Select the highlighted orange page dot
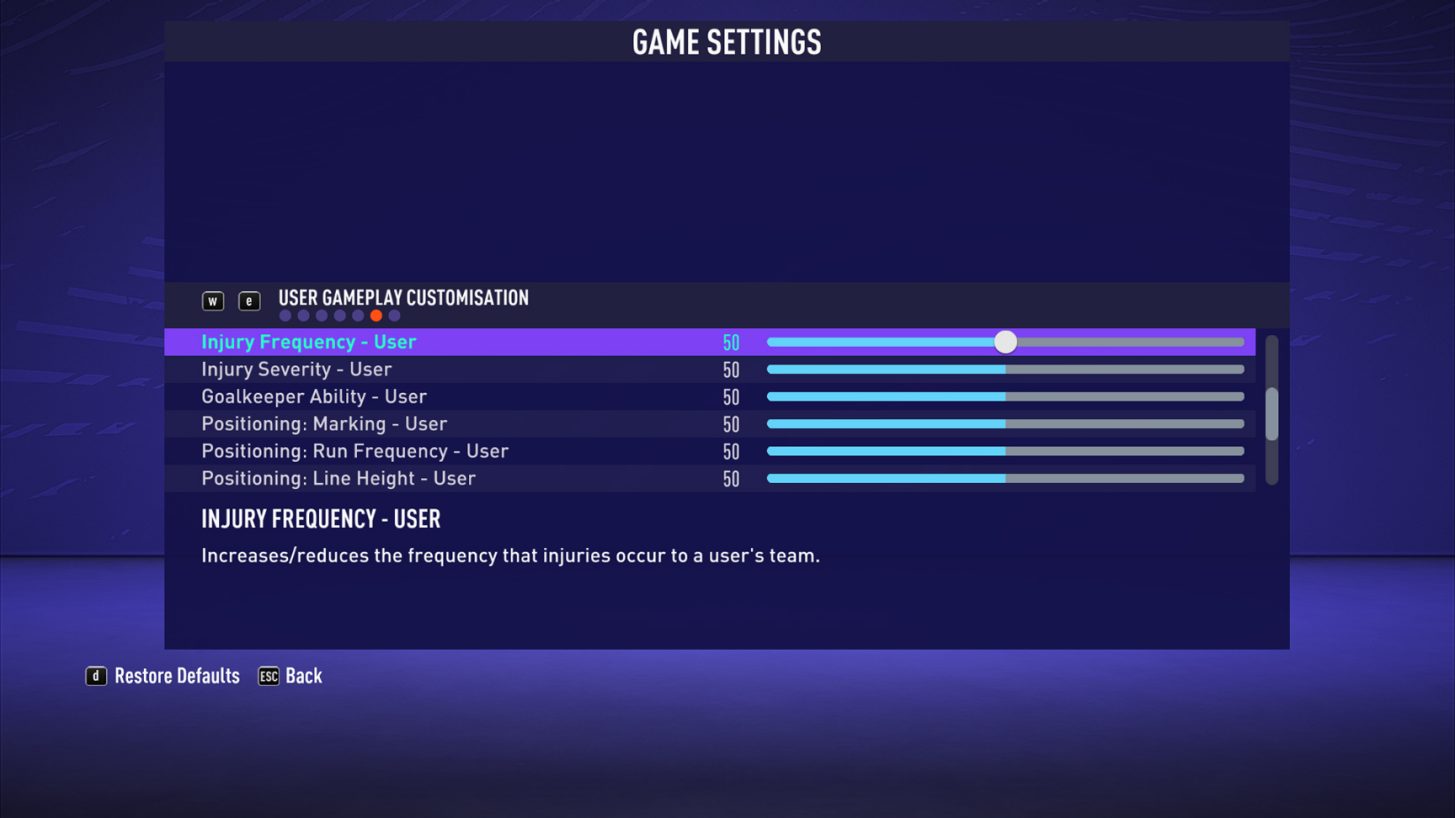The image size is (1455, 818). [x=376, y=315]
